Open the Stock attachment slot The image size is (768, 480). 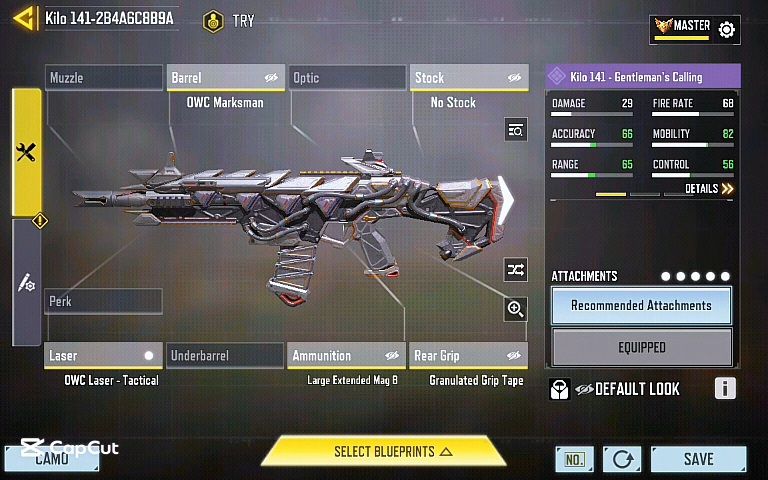pos(469,78)
